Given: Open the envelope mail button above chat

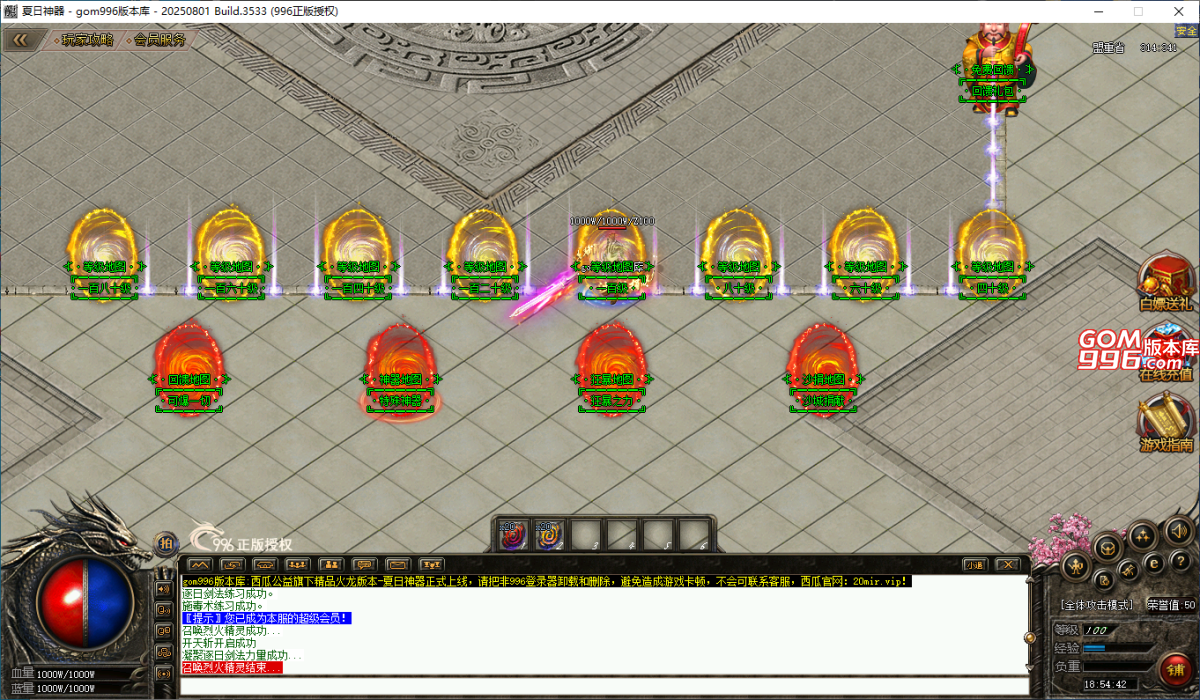Looking at the screenshot, I should 397,565.
